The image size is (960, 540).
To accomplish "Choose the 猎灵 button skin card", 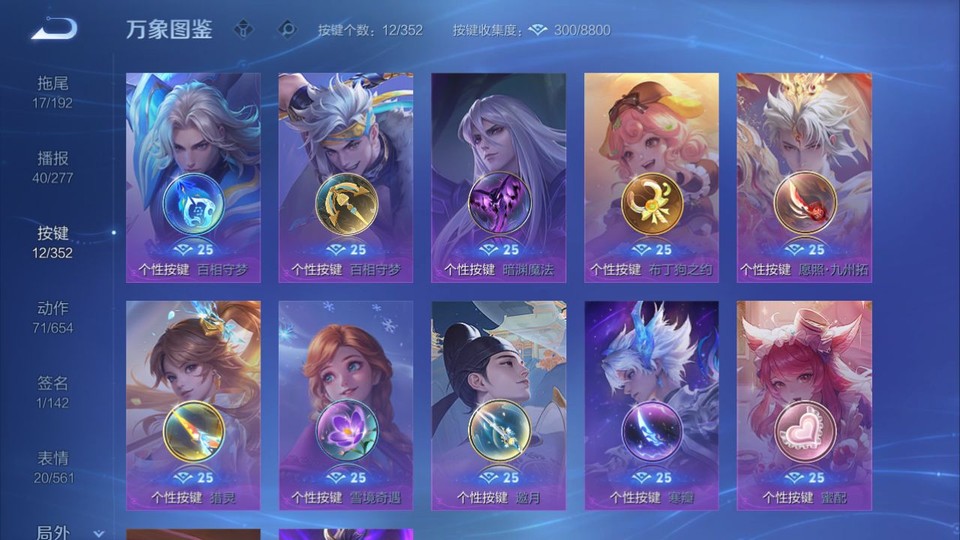I will point(193,405).
